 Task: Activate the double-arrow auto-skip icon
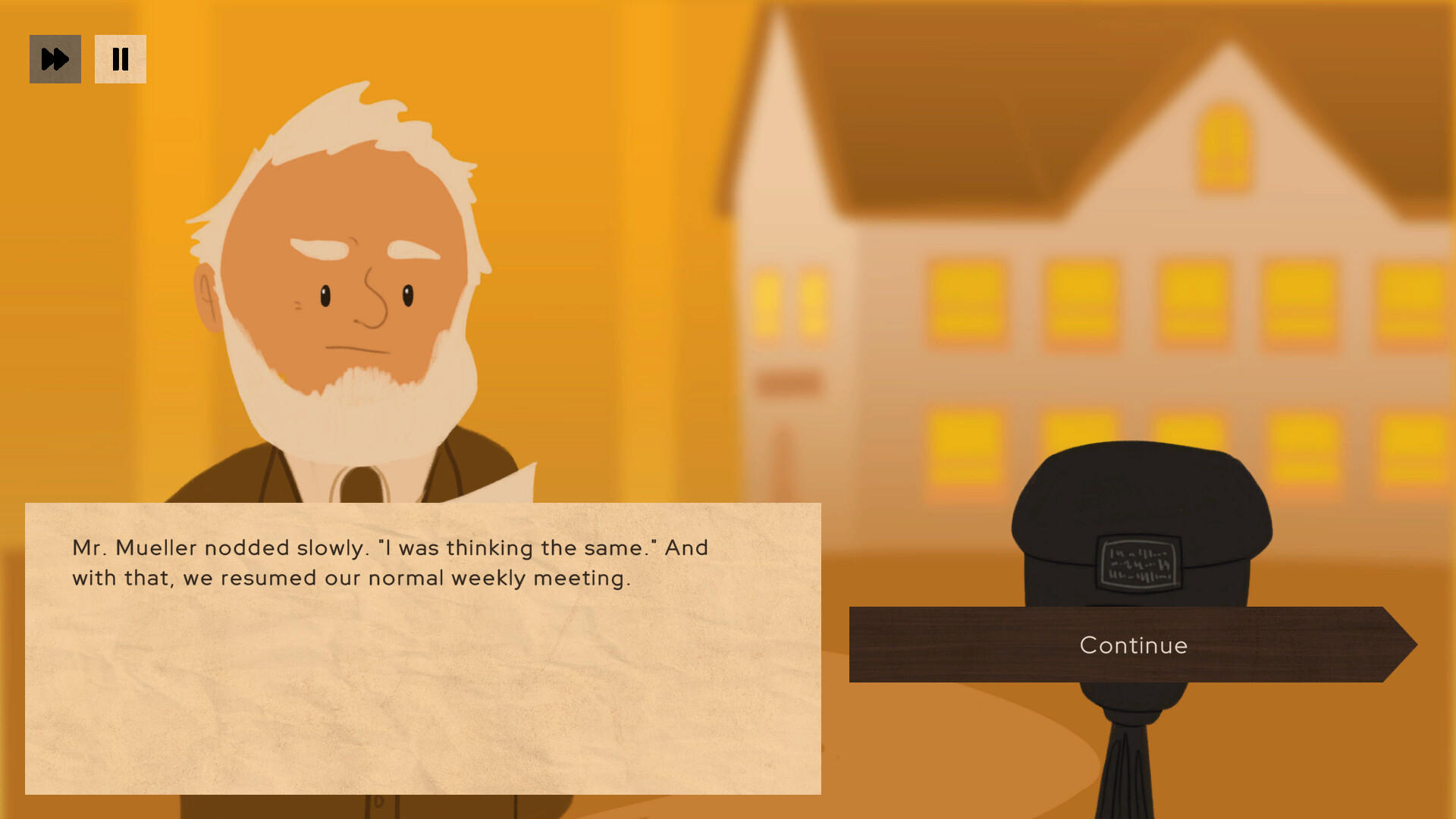(55, 58)
